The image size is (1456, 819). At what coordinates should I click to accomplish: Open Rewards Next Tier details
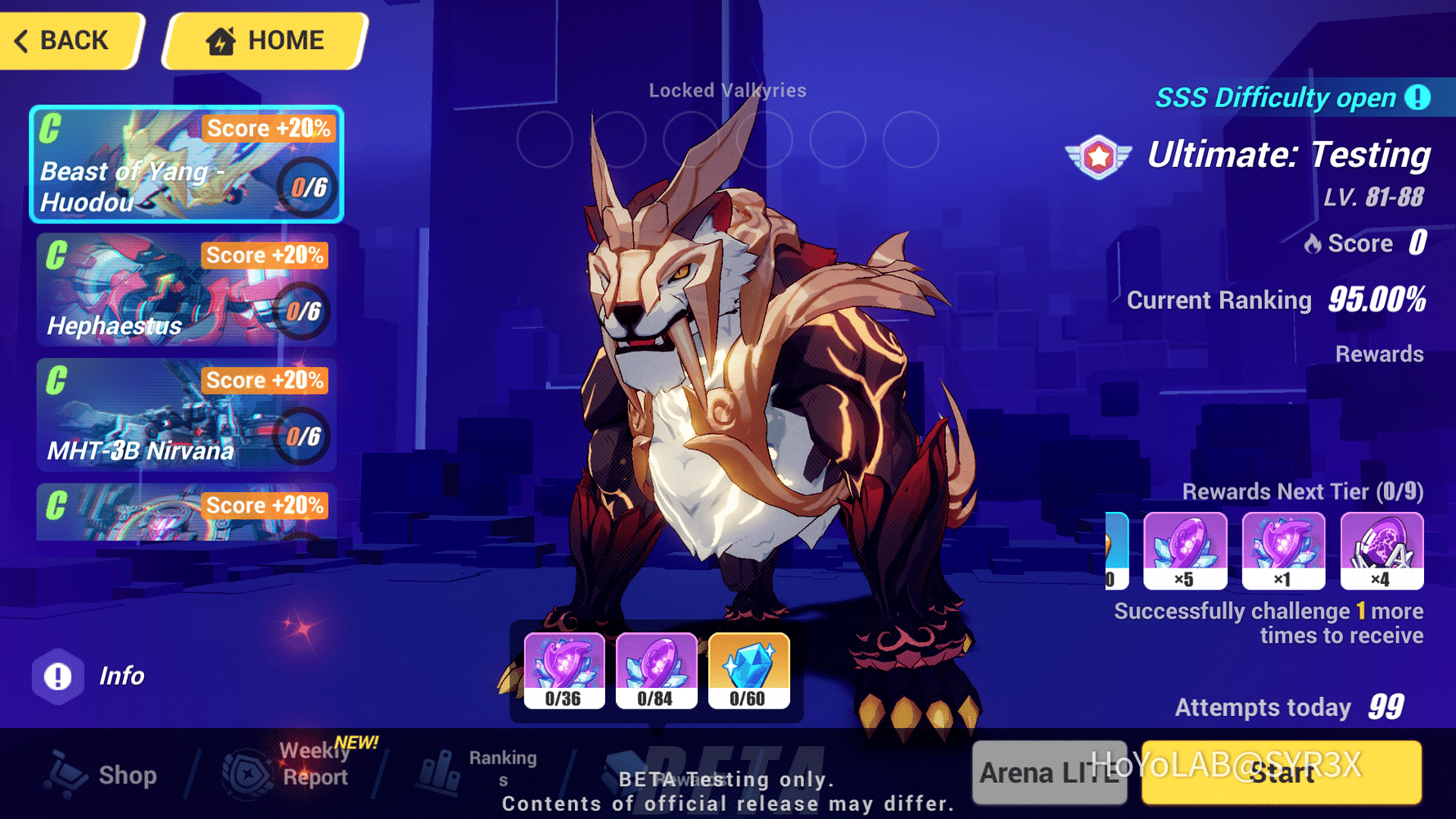coord(1302,491)
